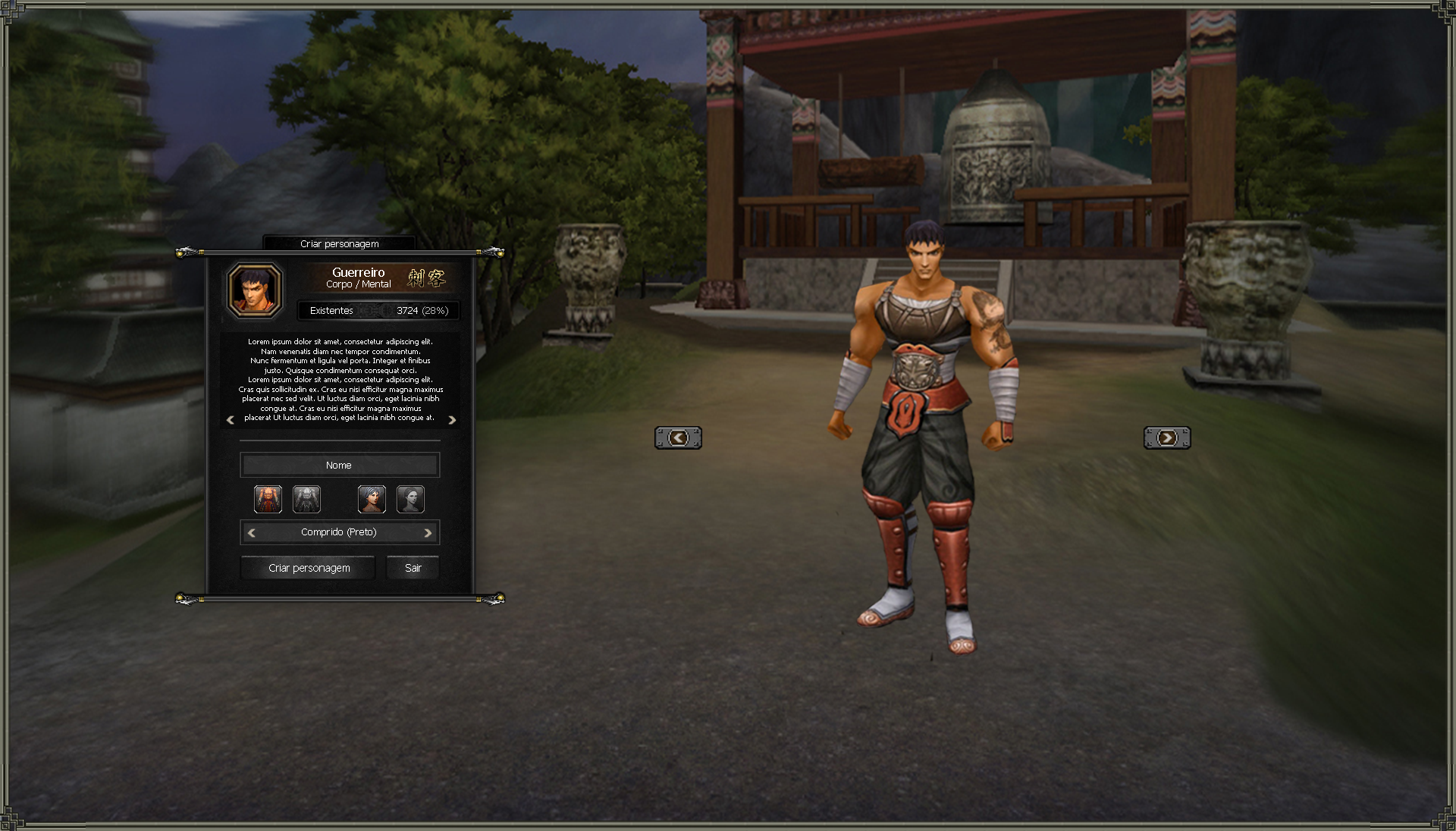The image size is (1456, 831).
Task: Switch to previous hairstyle before Comprido (Preto)
Action: [x=252, y=533]
